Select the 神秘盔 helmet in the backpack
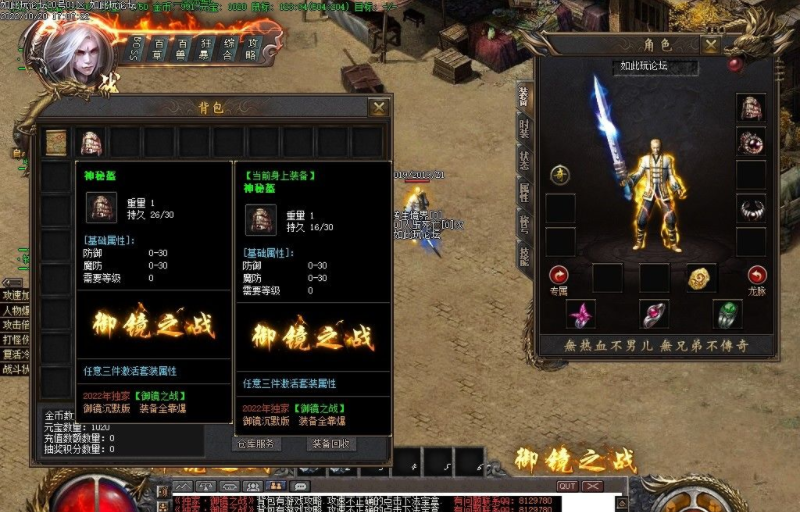Screen dimensions: 801x512 click(x=91, y=142)
